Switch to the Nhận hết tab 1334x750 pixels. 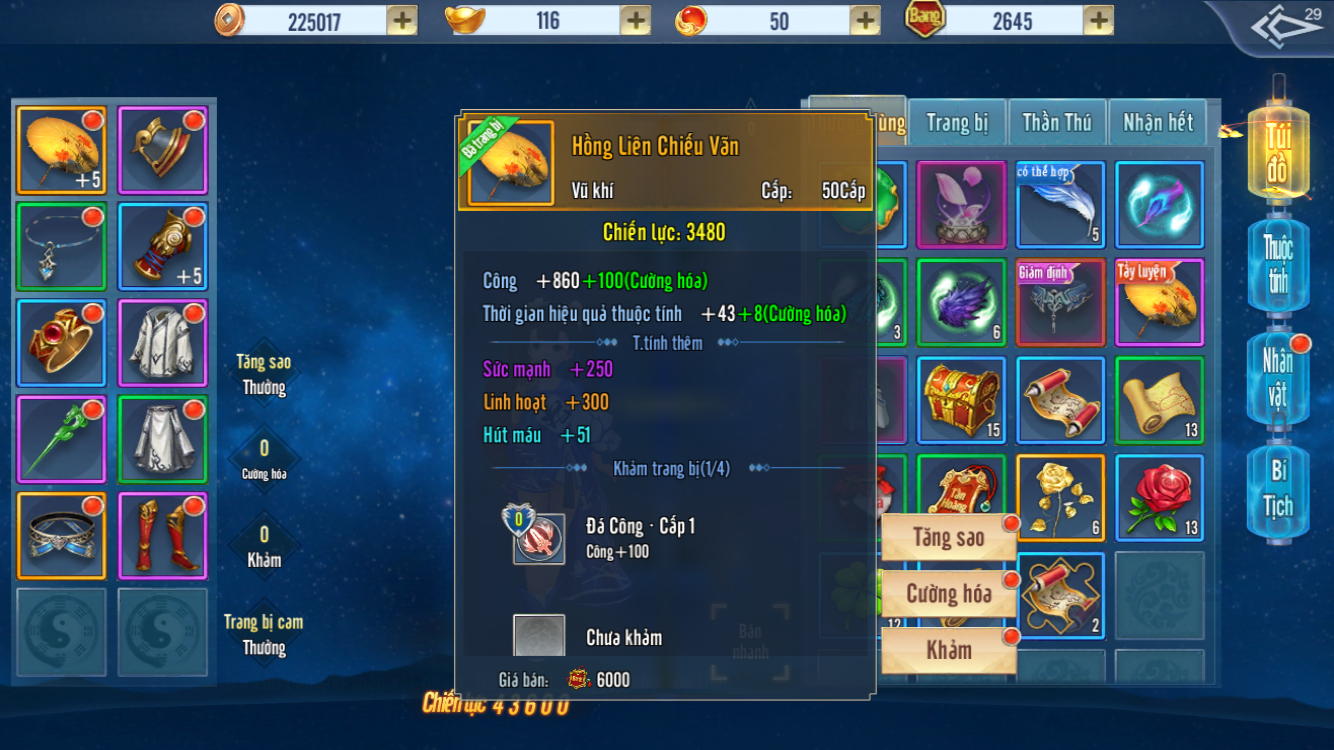pos(1157,123)
